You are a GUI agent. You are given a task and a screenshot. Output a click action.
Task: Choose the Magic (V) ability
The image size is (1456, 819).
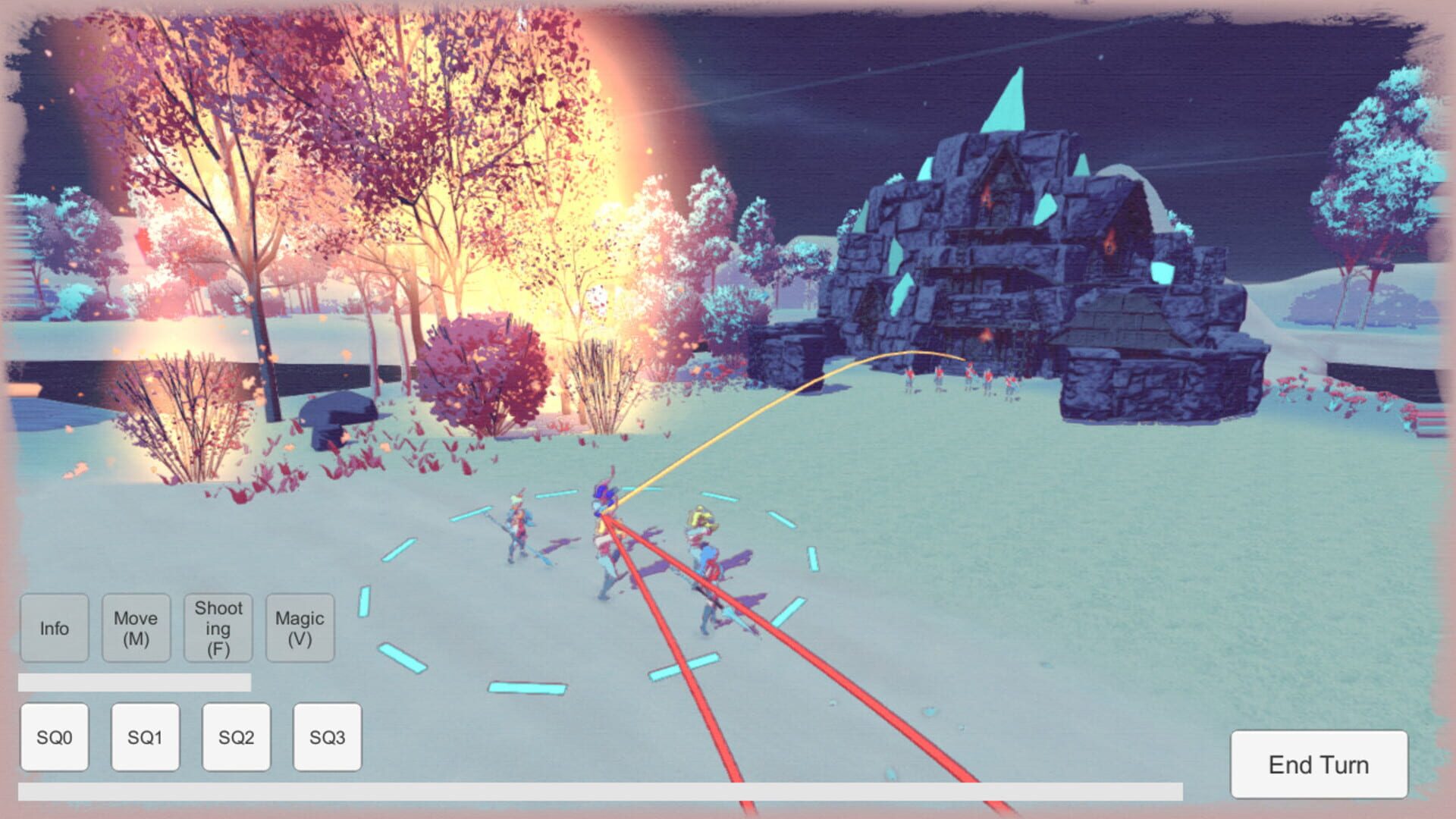click(300, 629)
